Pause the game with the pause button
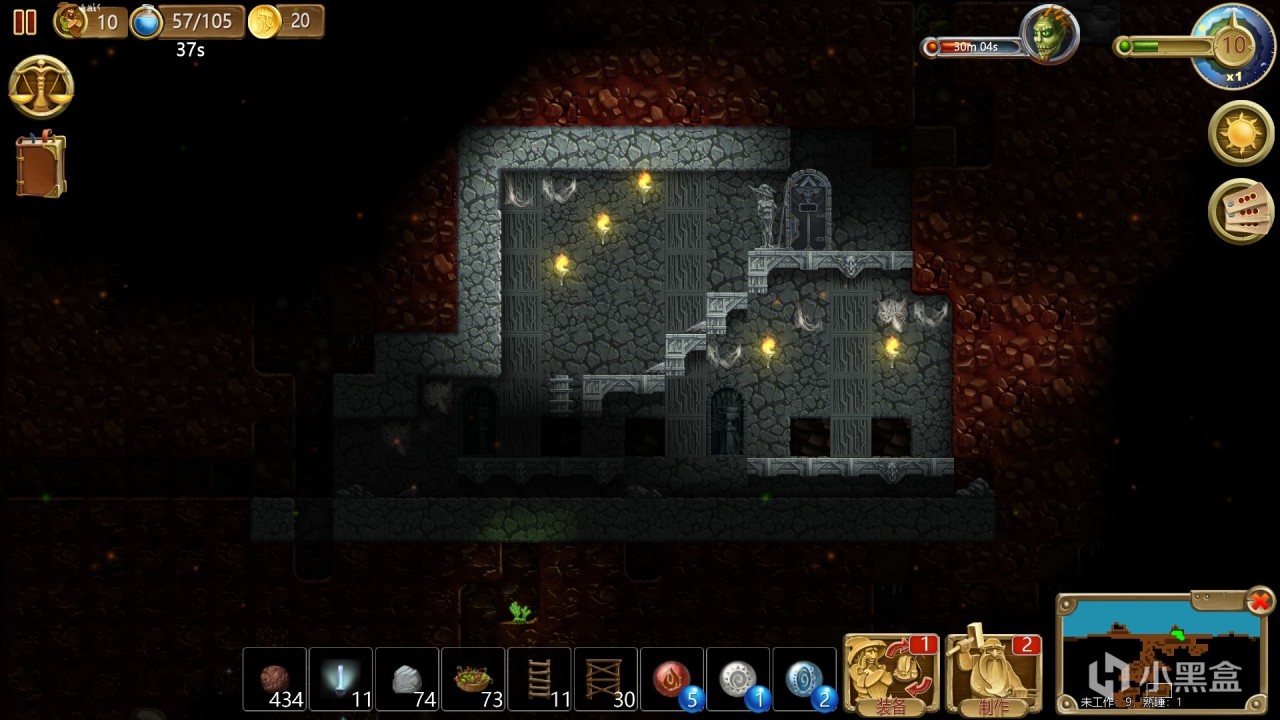1280x720 pixels. [x=25, y=22]
